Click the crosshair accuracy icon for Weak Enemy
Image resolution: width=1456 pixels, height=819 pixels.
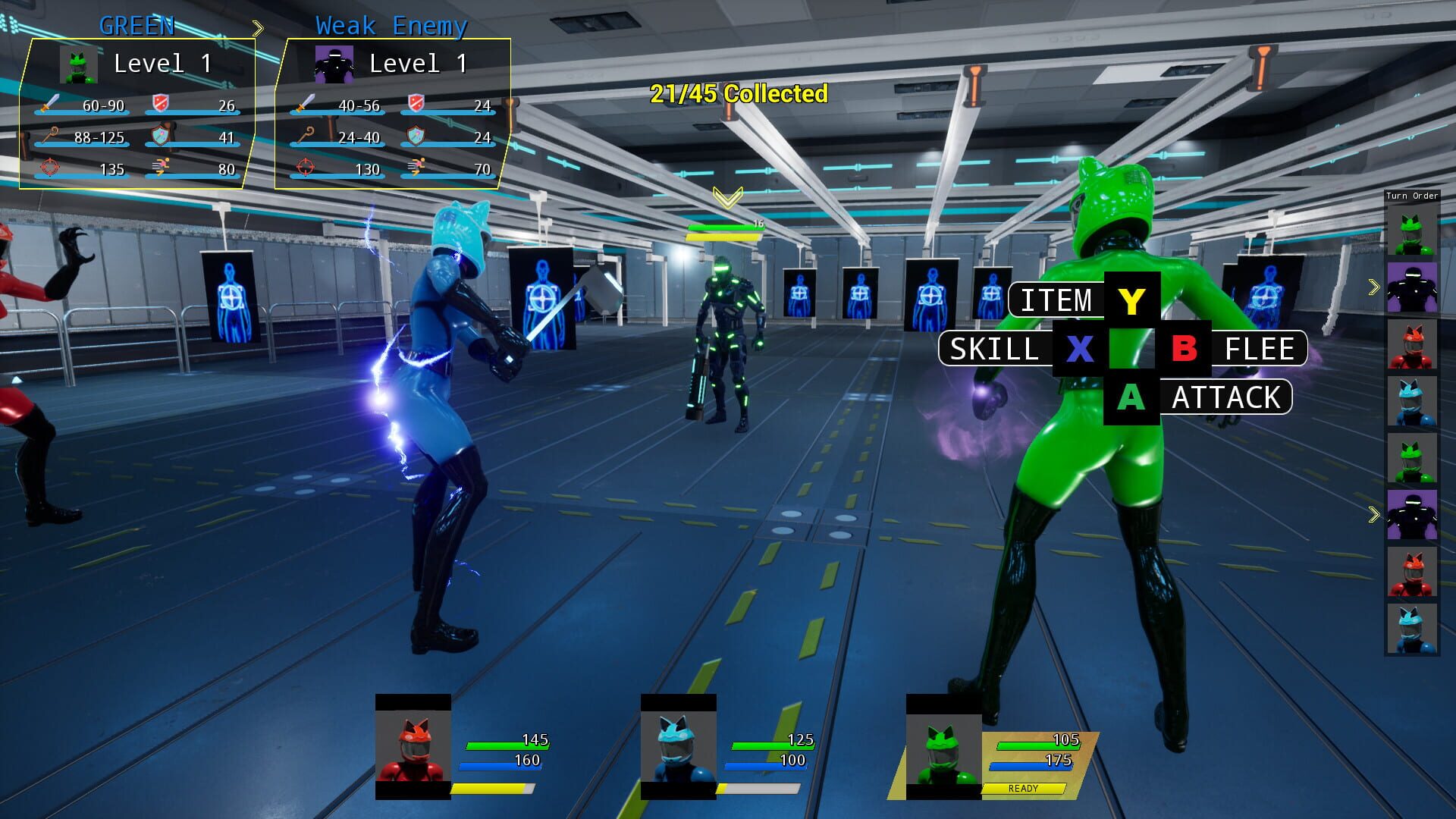coord(305,166)
